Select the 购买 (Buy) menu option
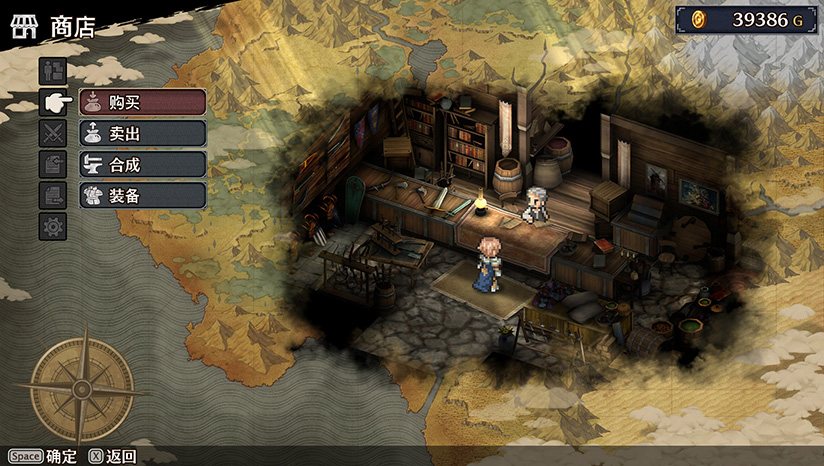This screenshot has height=466, width=824. click(x=142, y=102)
